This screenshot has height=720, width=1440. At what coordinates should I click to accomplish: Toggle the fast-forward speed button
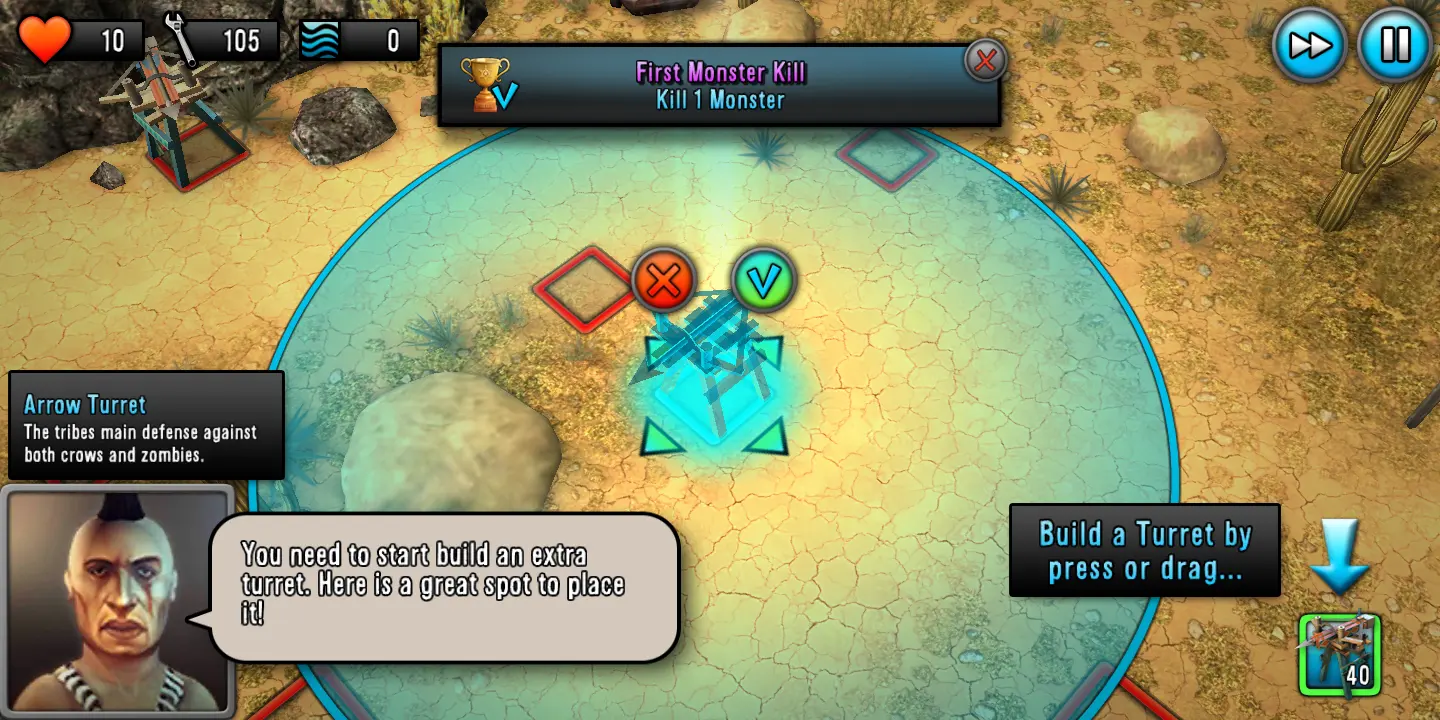point(1309,45)
